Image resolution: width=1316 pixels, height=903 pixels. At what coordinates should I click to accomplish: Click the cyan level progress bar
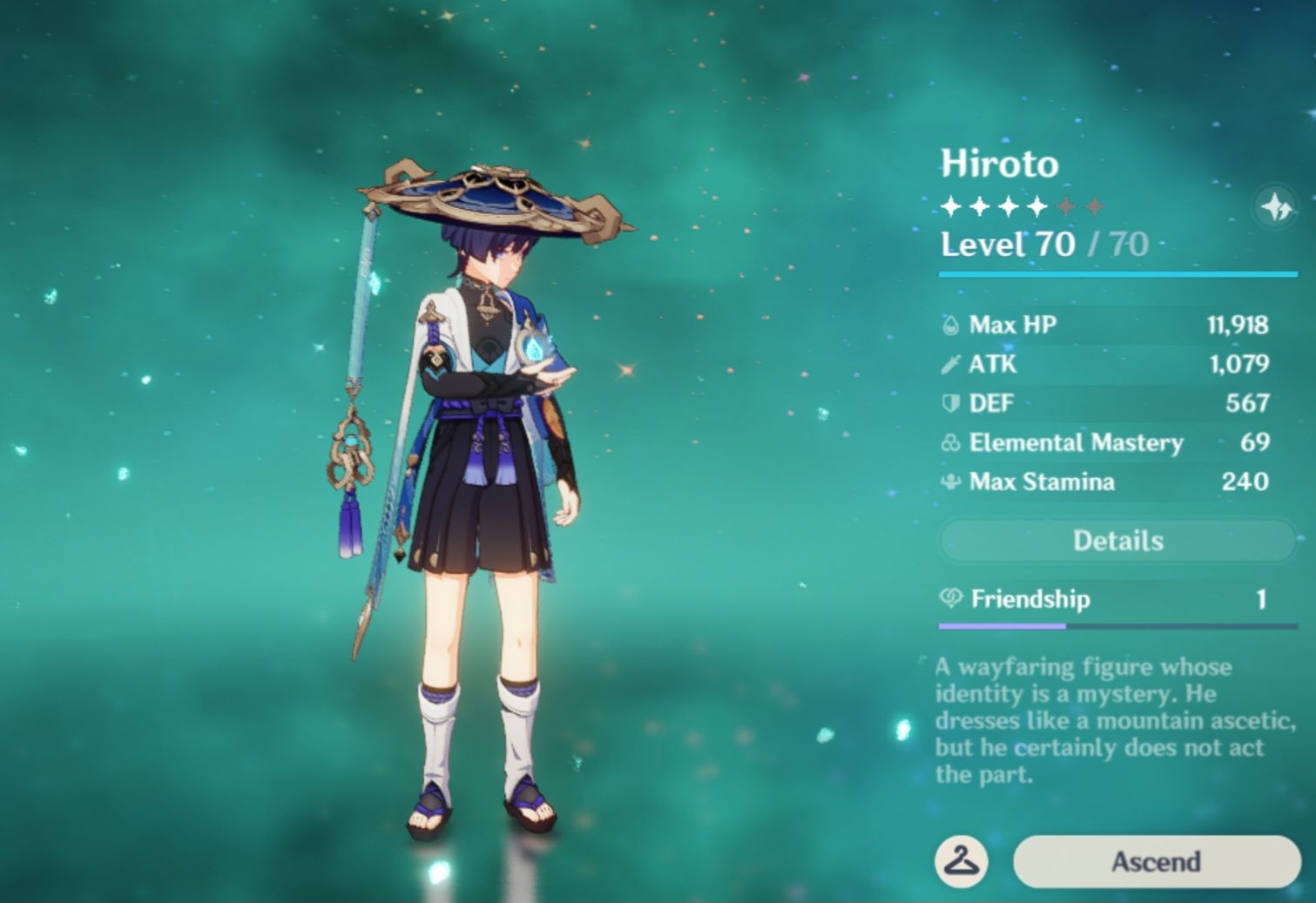pos(1117,272)
